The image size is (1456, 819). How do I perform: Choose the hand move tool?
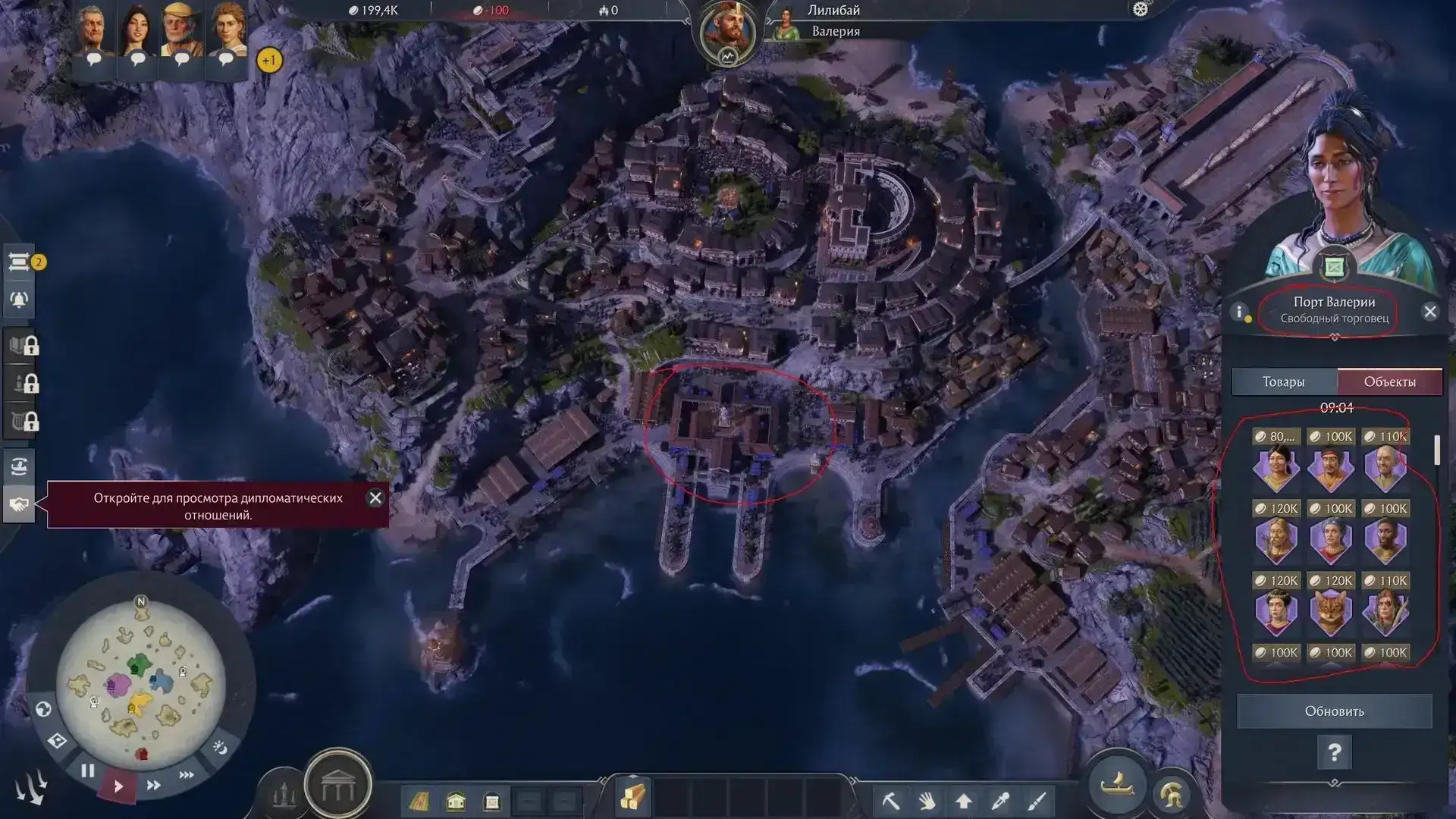coord(927,801)
